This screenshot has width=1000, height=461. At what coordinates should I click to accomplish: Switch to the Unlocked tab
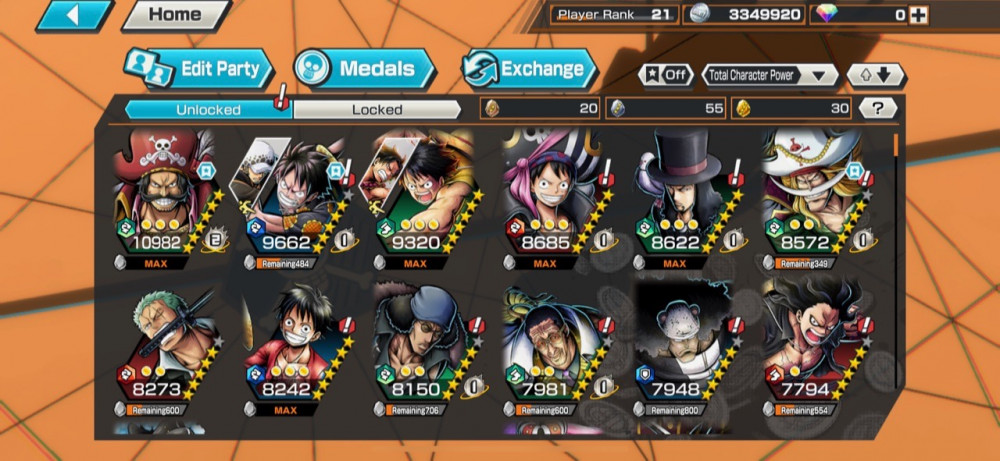[x=208, y=109]
